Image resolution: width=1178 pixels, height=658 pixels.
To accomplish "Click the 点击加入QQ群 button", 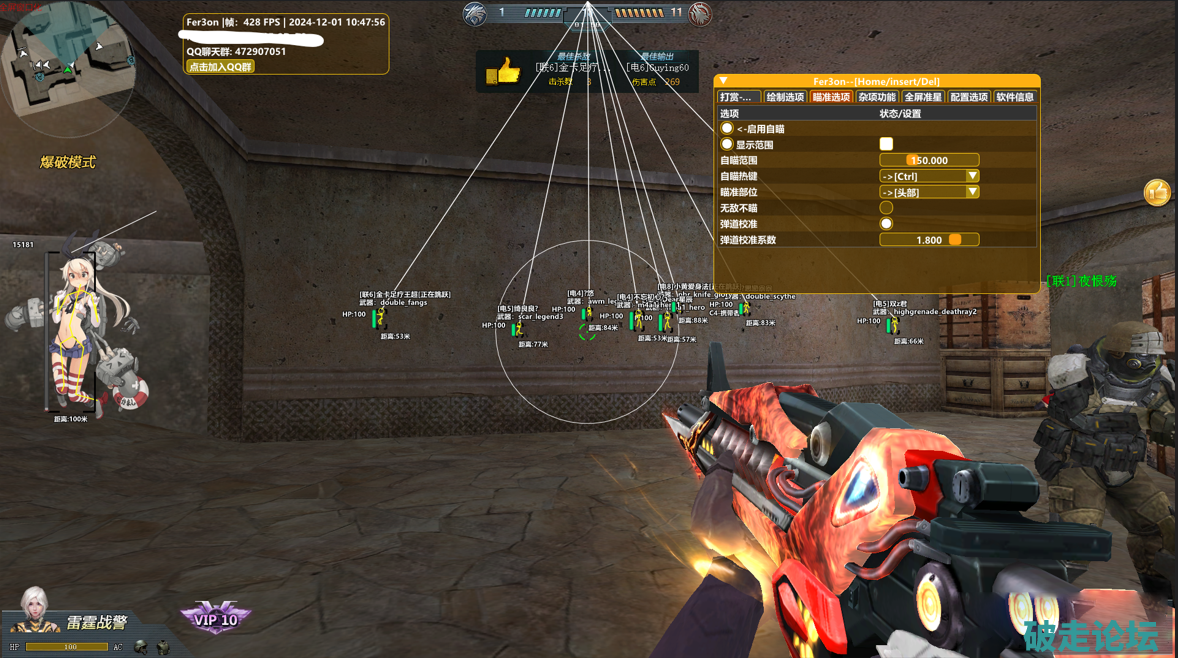I will (x=221, y=67).
